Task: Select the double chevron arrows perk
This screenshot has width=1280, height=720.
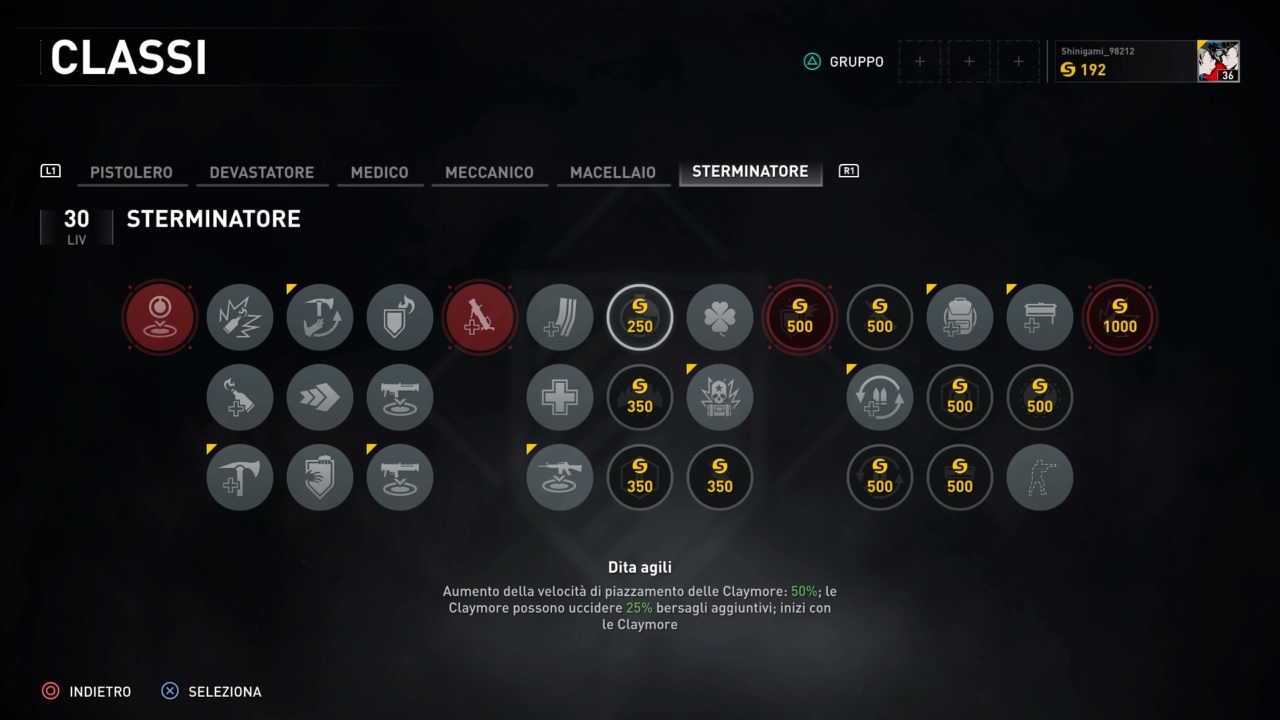Action: 320,398
